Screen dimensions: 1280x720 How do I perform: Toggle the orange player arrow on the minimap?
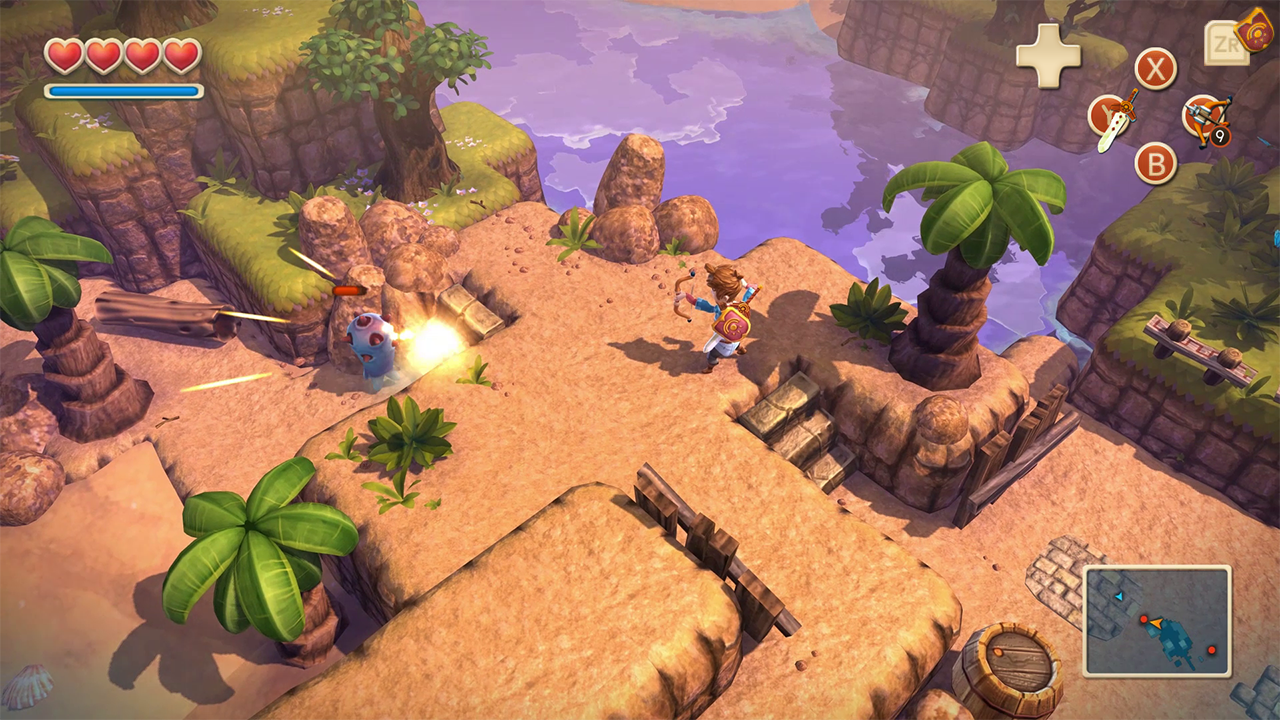point(1156,623)
